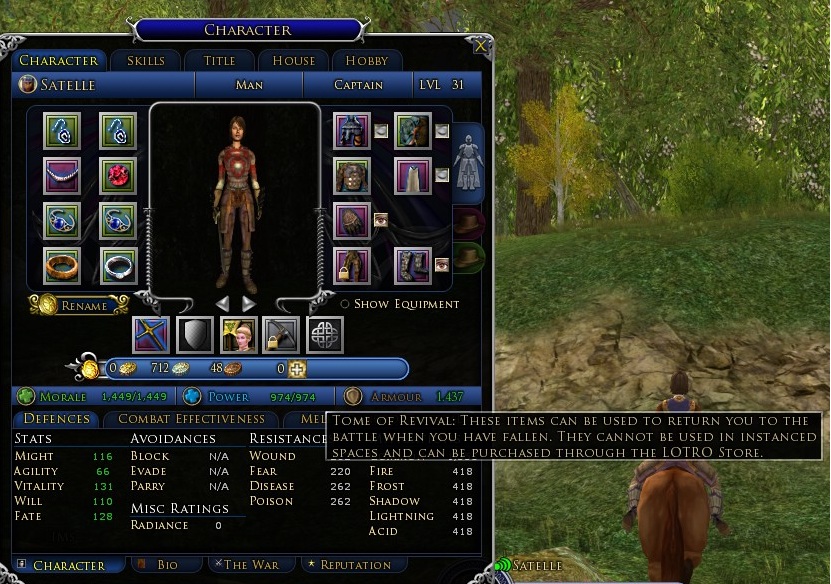Select the House tab

[x=293, y=61]
